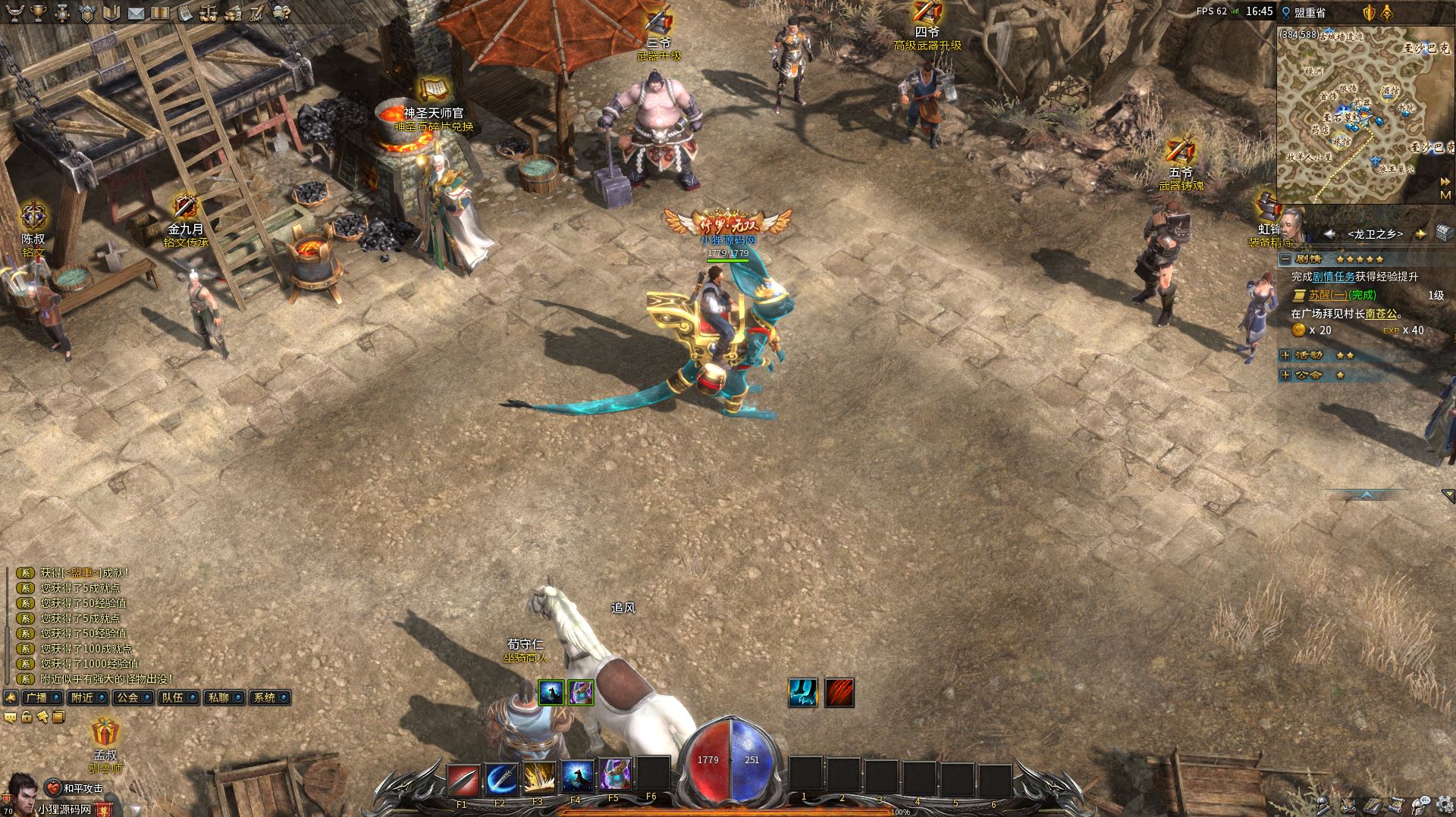Show the 系统 system chat tab
The height and width of the screenshot is (817, 1456).
pyautogui.click(x=265, y=697)
